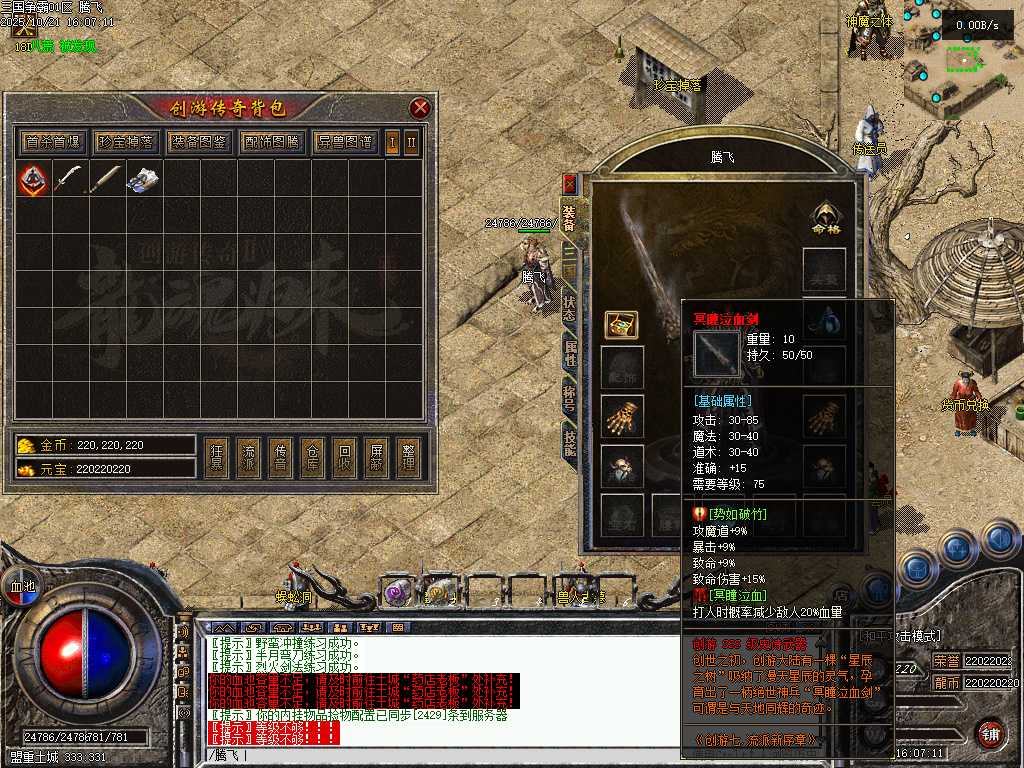This screenshot has height=768, width=1024.
Task: Open the 异兽图谱 beast atlas
Action: (x=344, y=142)
